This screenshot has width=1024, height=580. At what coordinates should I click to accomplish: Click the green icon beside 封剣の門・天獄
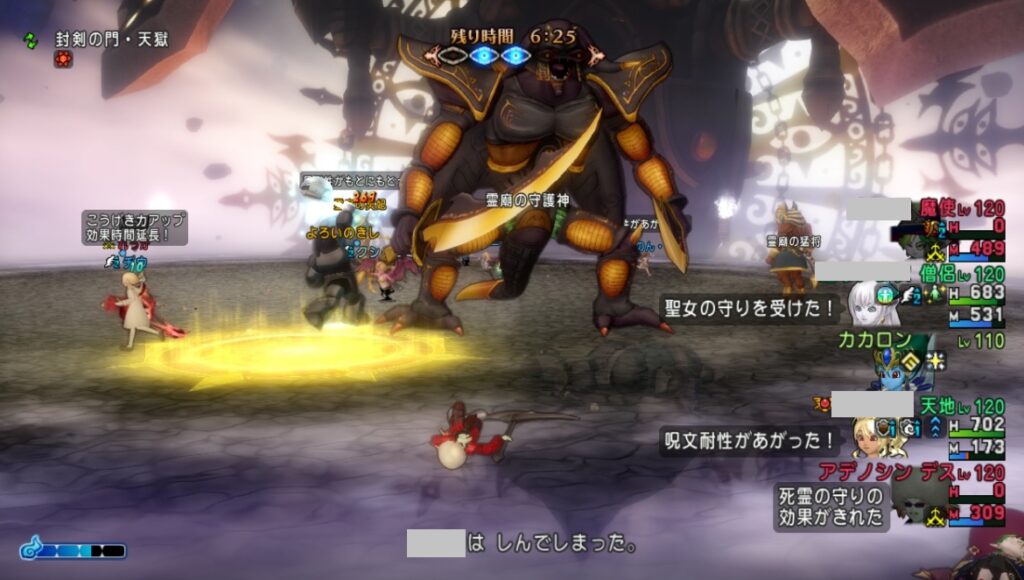coord(31,41)
